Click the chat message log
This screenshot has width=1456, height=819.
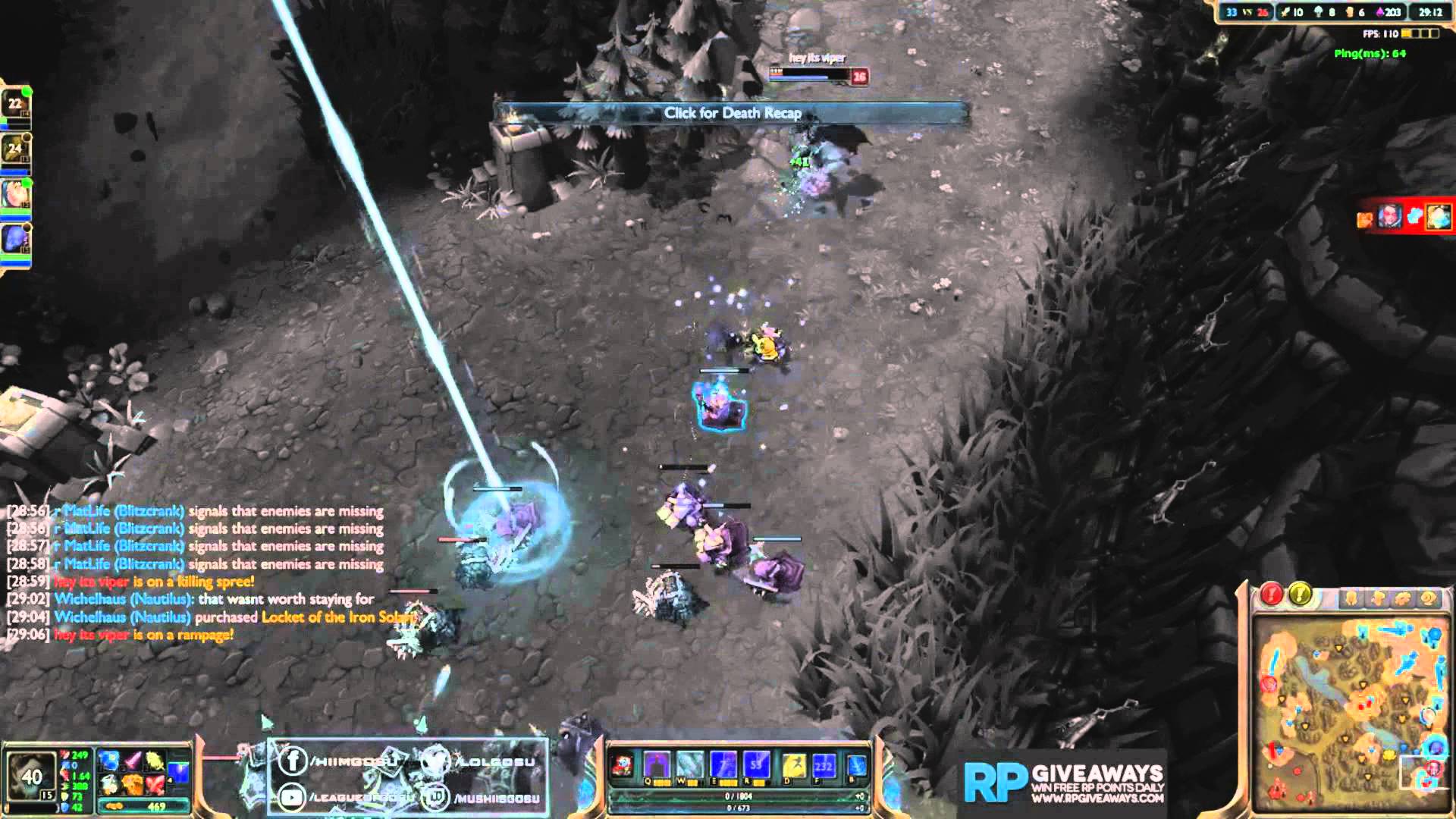197,573
